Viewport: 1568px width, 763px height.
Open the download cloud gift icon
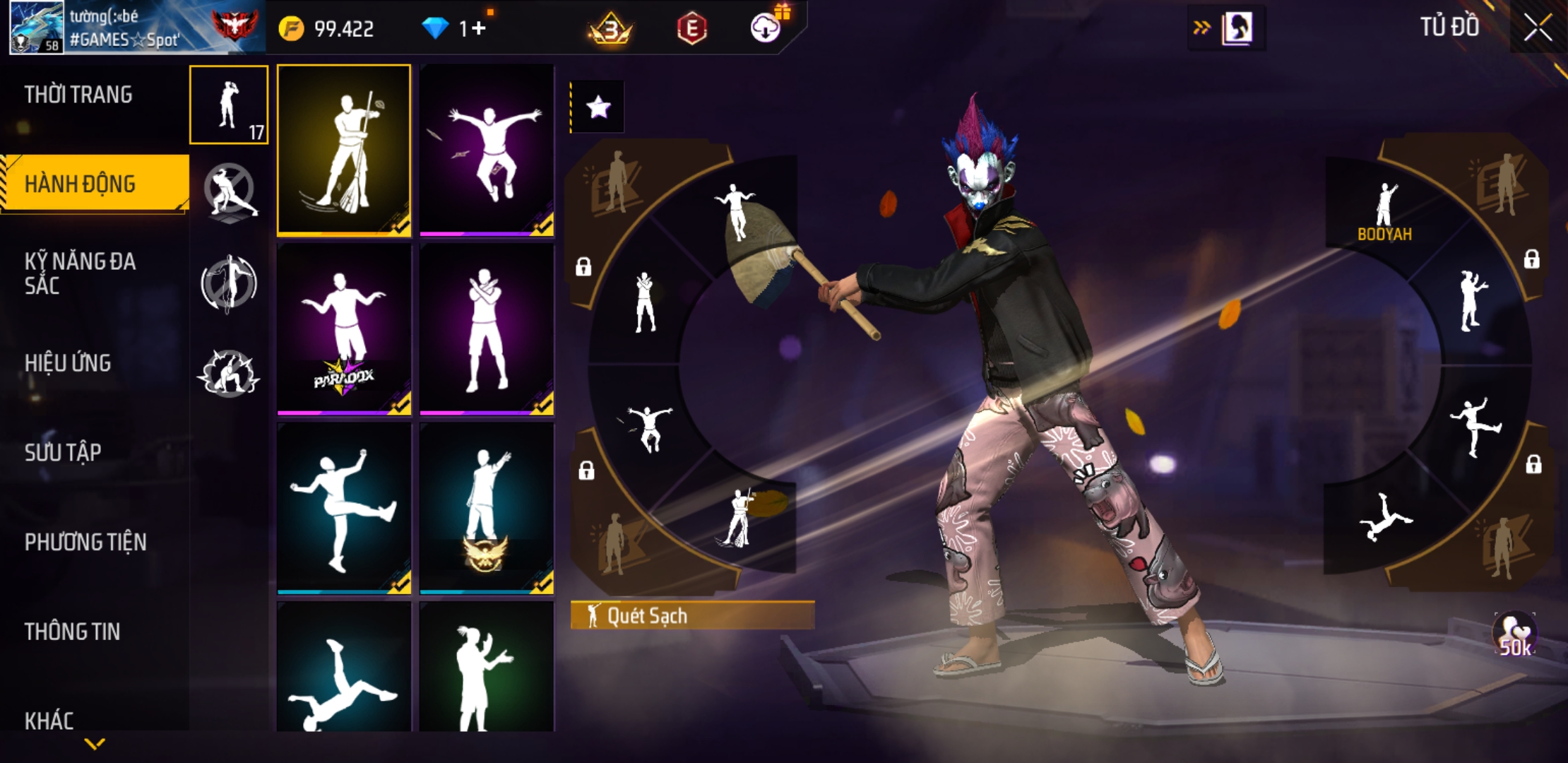(766, 28)
